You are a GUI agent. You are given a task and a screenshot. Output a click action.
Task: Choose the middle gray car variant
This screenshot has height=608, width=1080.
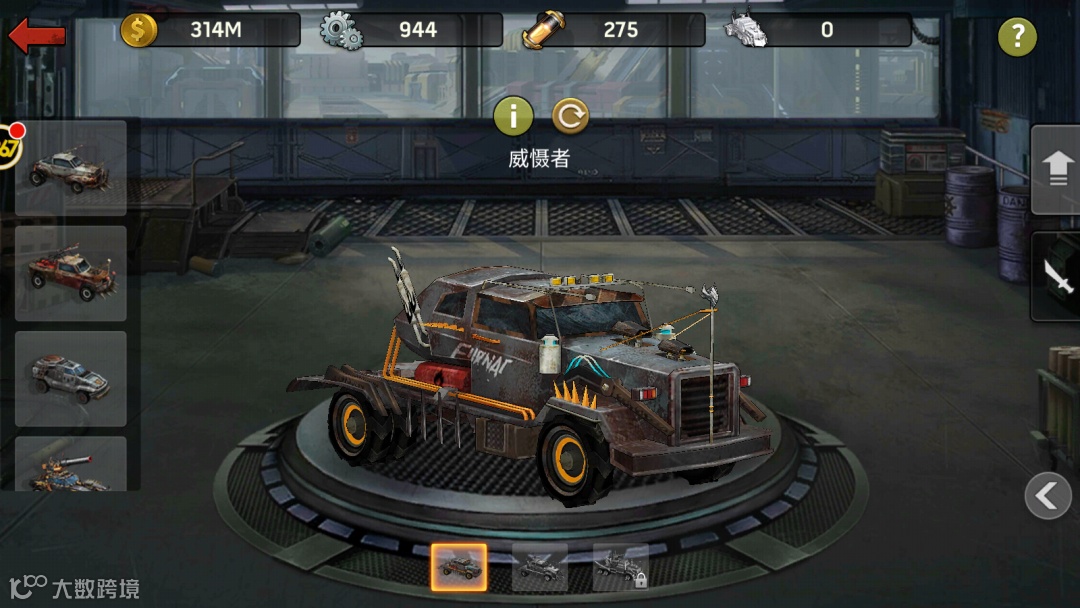[x=540, y=568]
